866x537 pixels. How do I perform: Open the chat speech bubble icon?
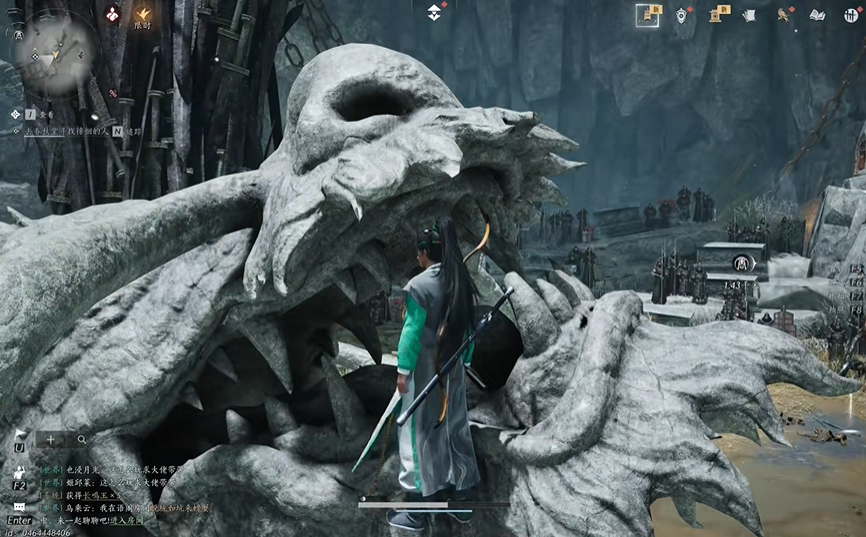click(x=20, y=507)
